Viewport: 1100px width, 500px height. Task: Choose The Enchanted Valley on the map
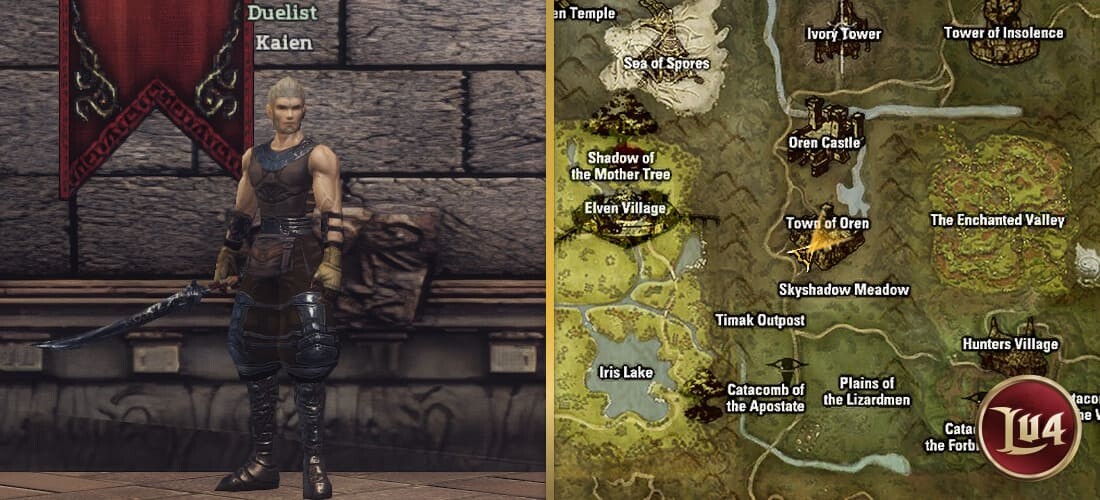(997, 220)
